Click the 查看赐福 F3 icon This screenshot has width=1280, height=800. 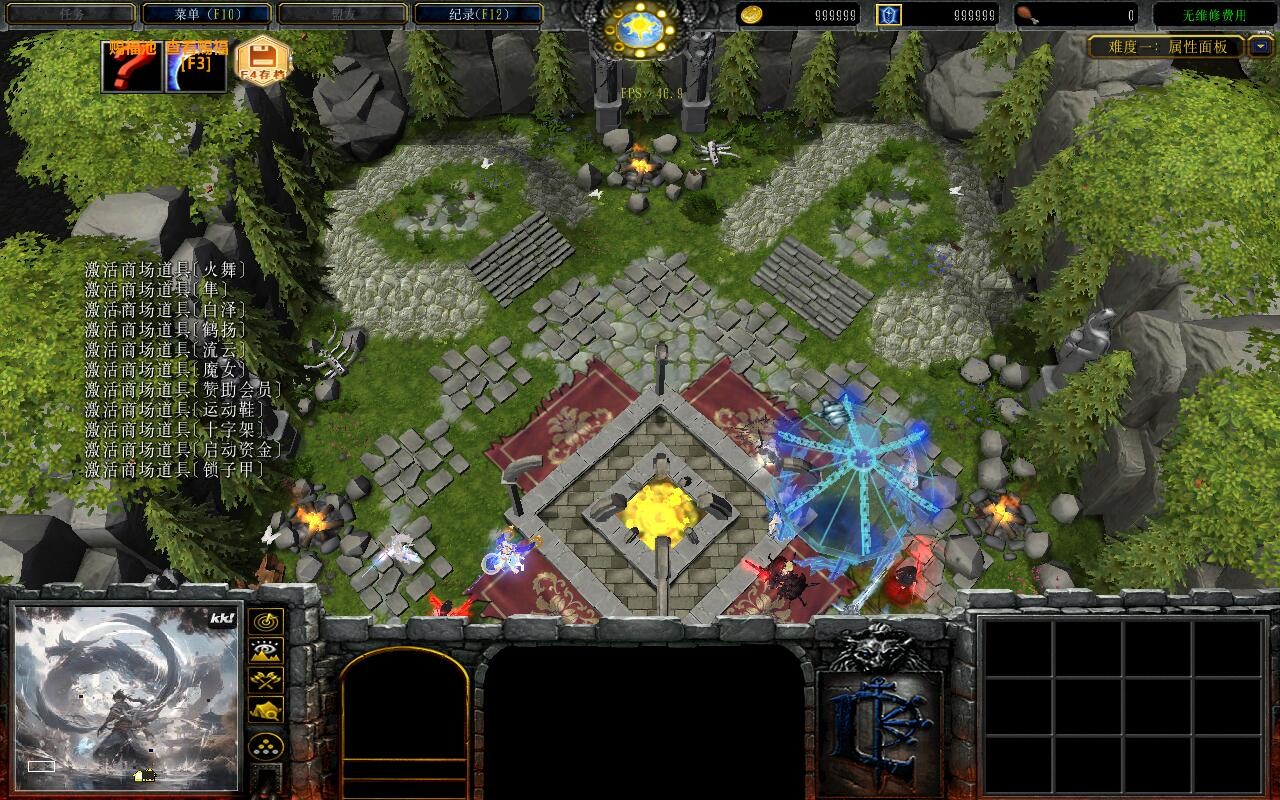(196, 67)
